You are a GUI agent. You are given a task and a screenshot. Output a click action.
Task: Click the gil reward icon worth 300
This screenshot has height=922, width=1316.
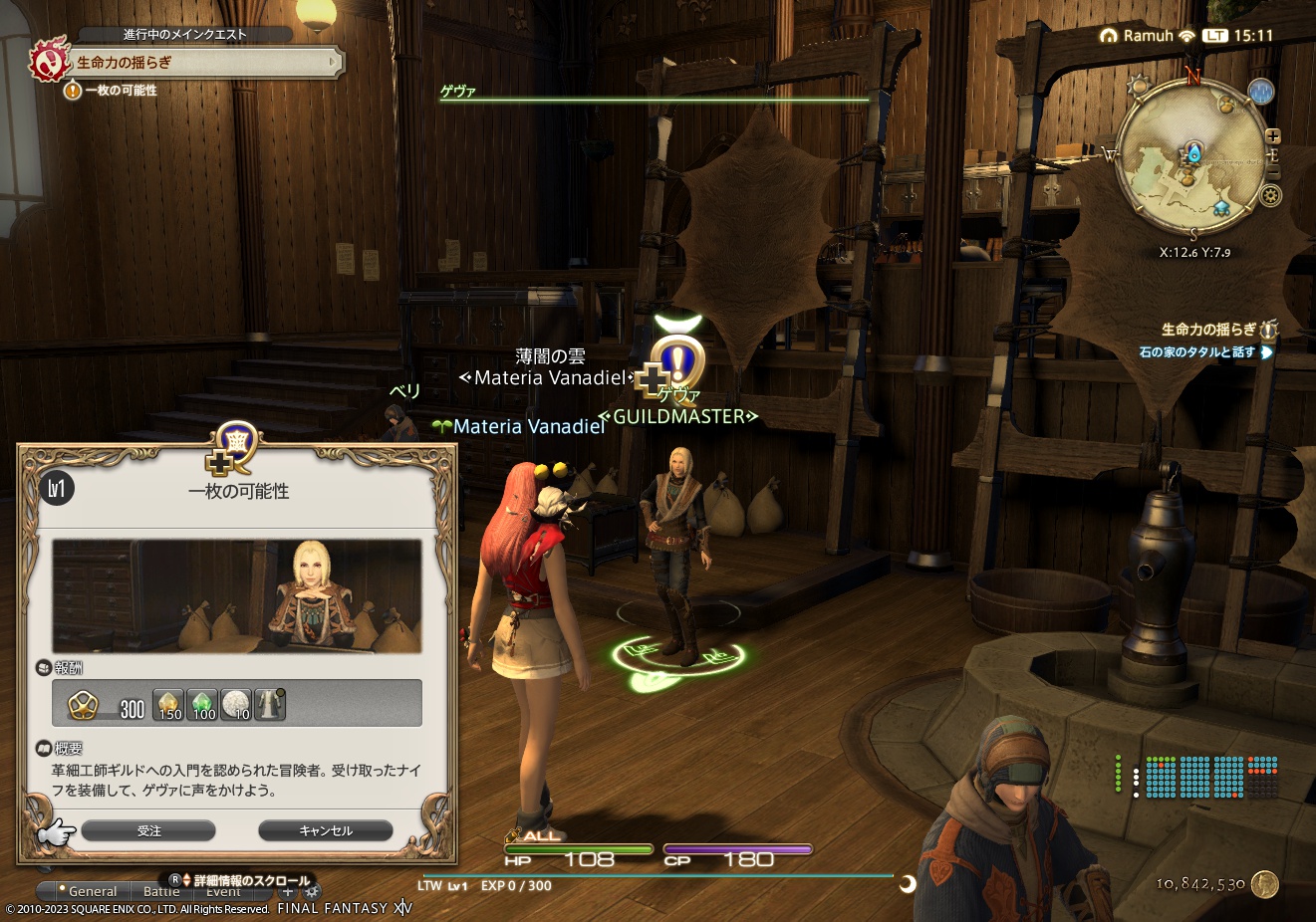point(84,704)
